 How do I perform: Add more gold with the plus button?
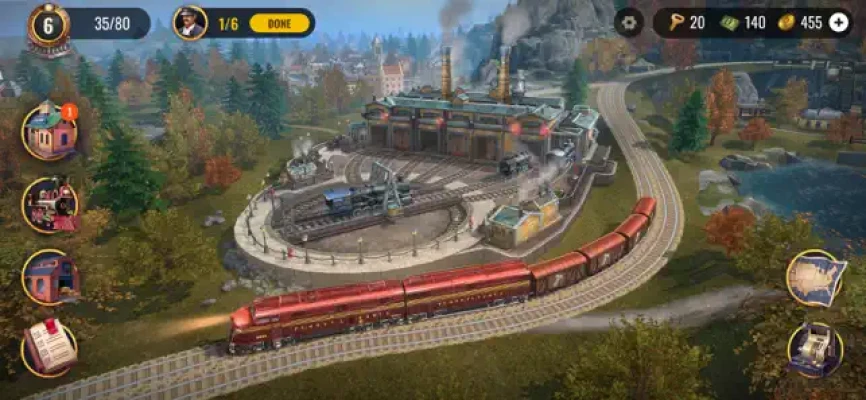838,22
